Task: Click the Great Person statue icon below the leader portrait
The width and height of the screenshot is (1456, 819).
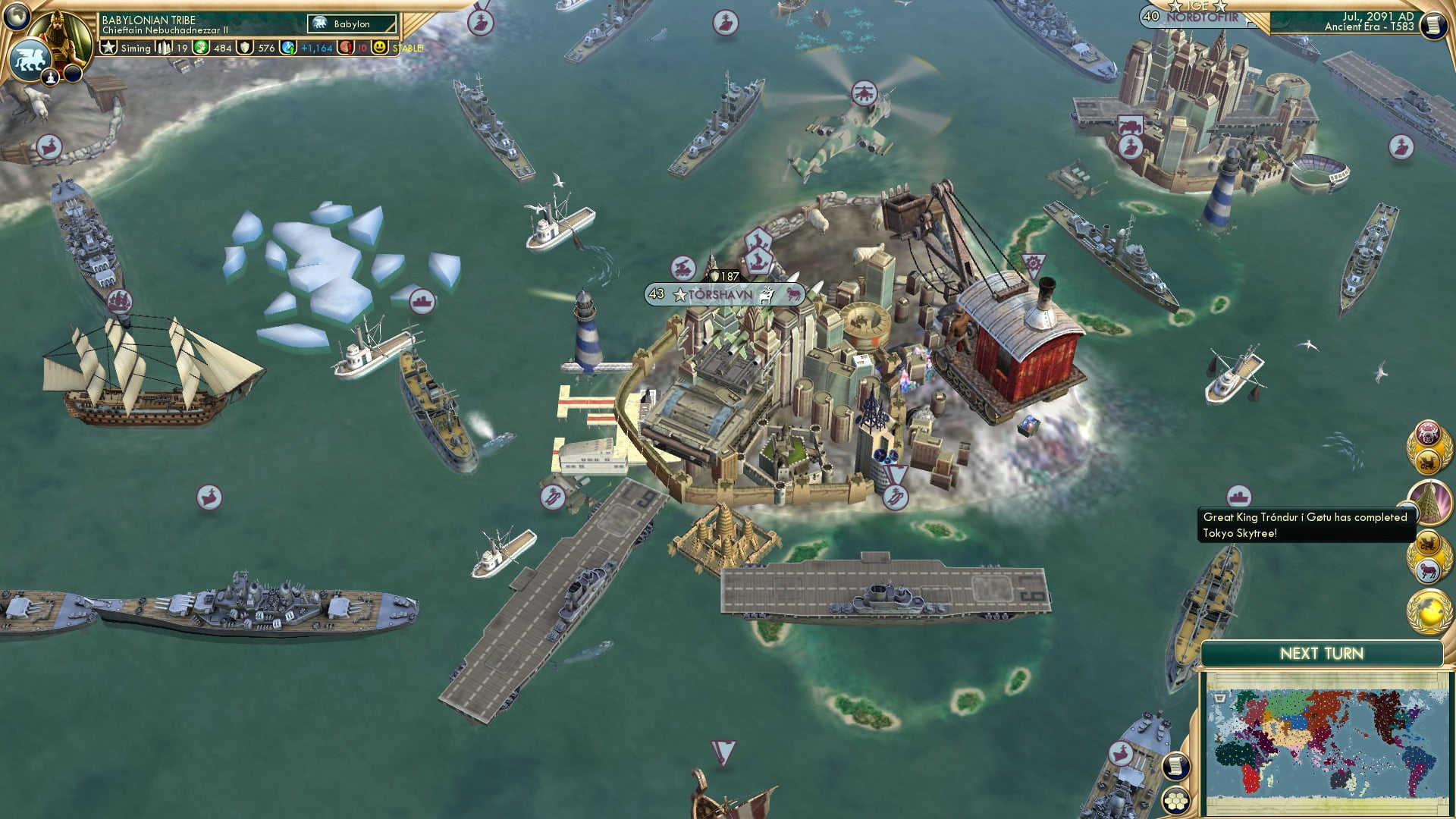Action: 51,78
